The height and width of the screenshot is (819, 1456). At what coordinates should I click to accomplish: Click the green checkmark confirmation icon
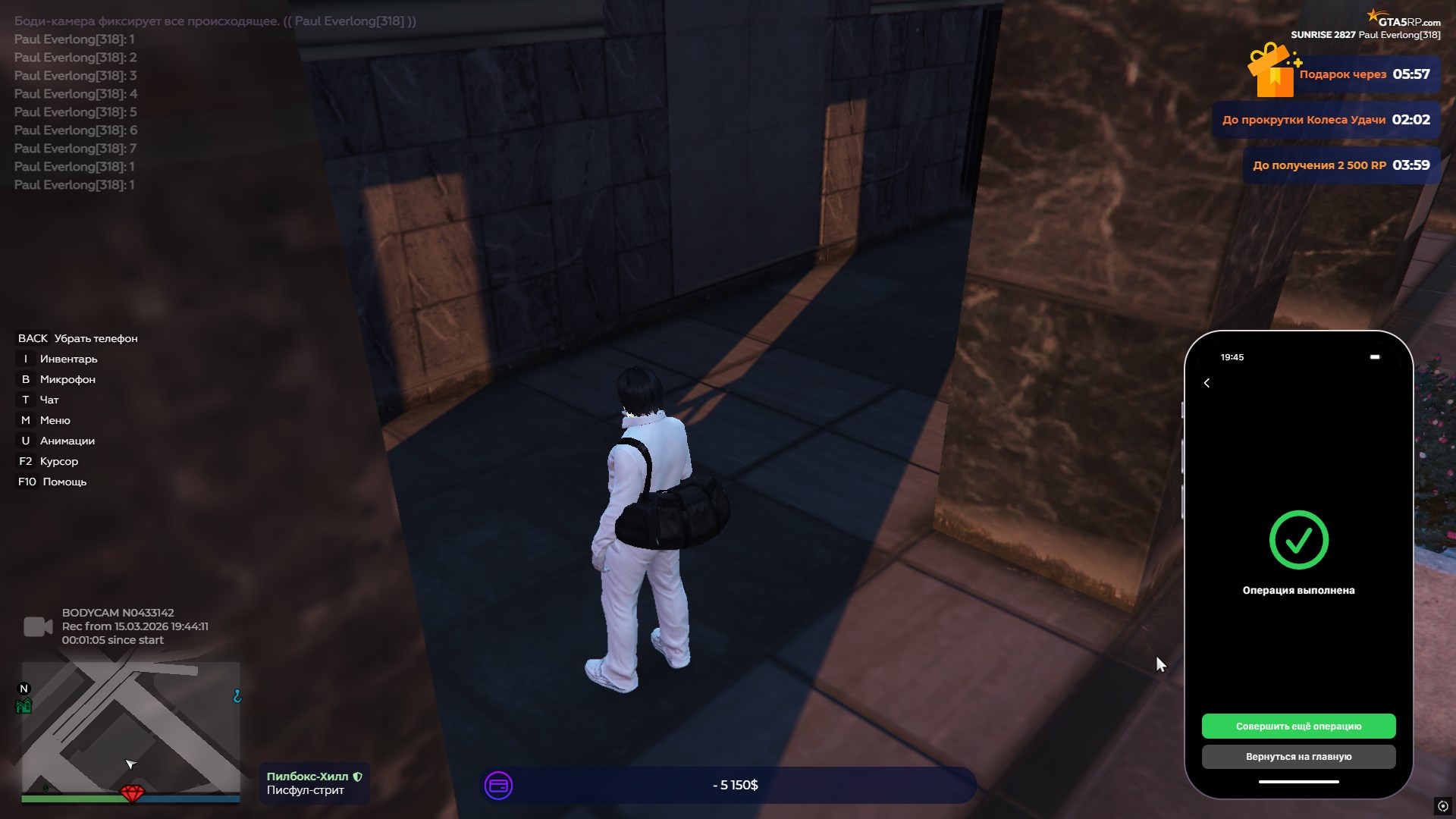pos(1298,539)
